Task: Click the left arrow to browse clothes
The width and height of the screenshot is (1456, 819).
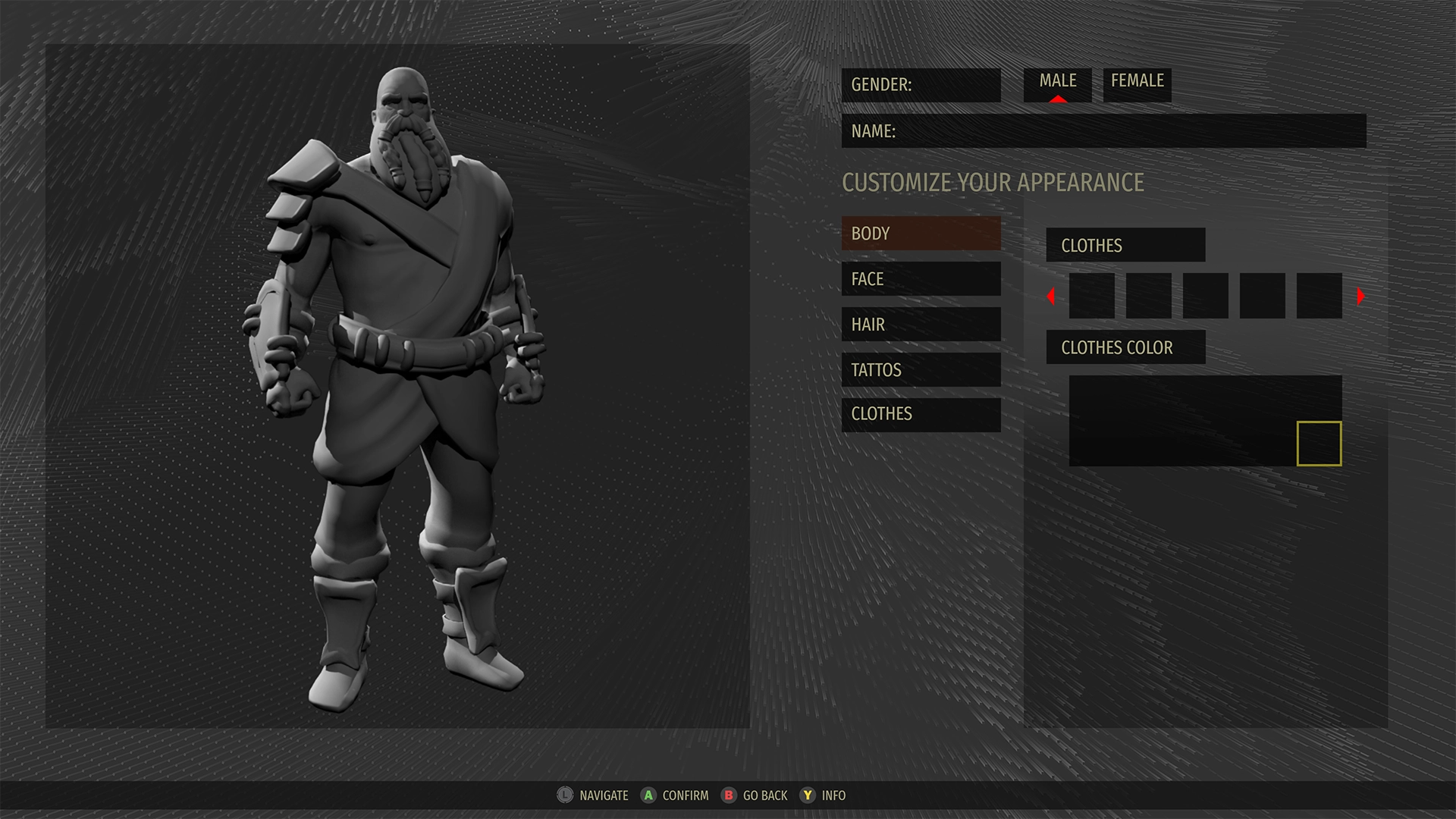Action: [1050, 297]
